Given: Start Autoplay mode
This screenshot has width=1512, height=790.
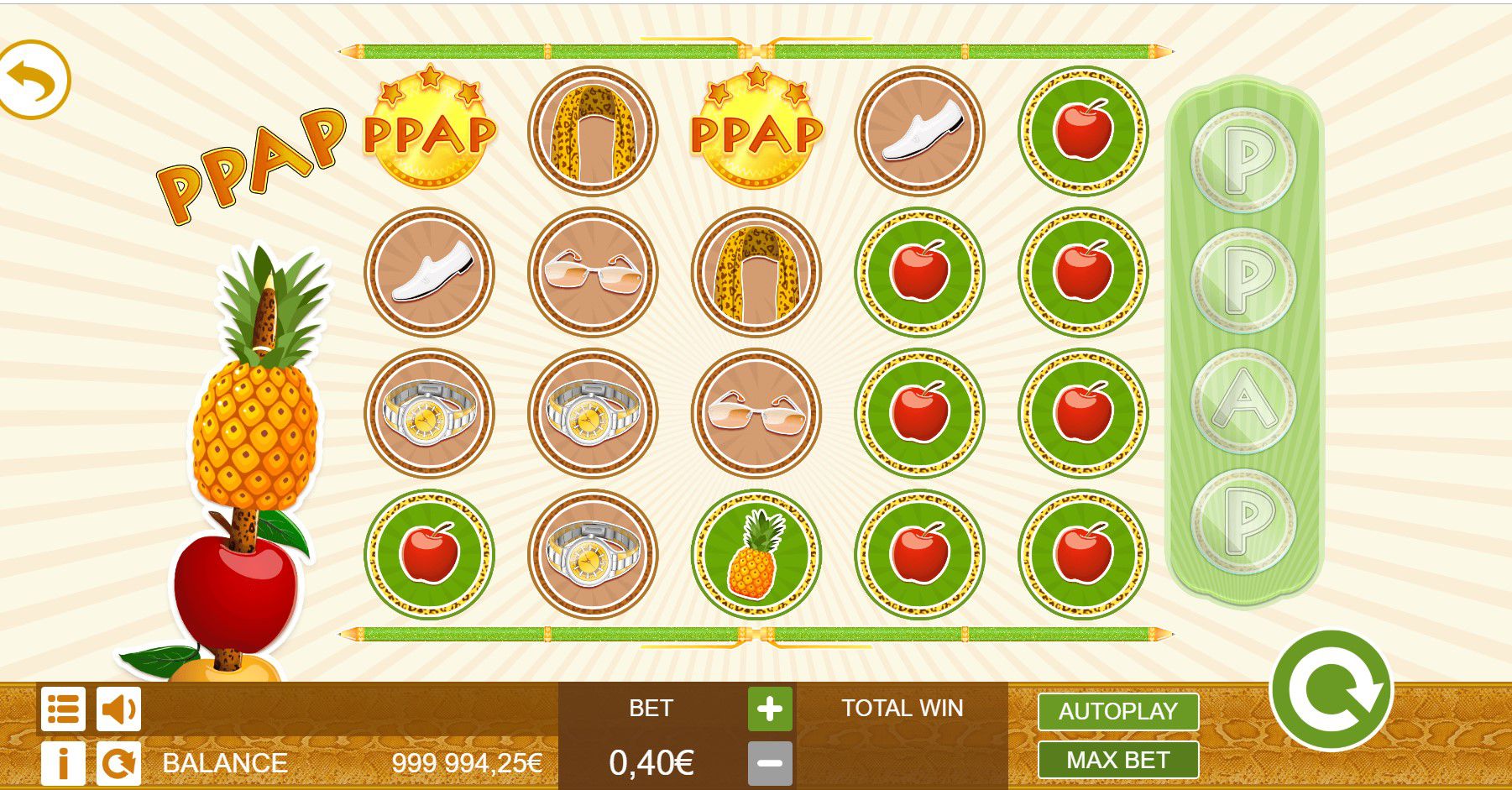Looking at the screenshot, I should pos(1117,712).
